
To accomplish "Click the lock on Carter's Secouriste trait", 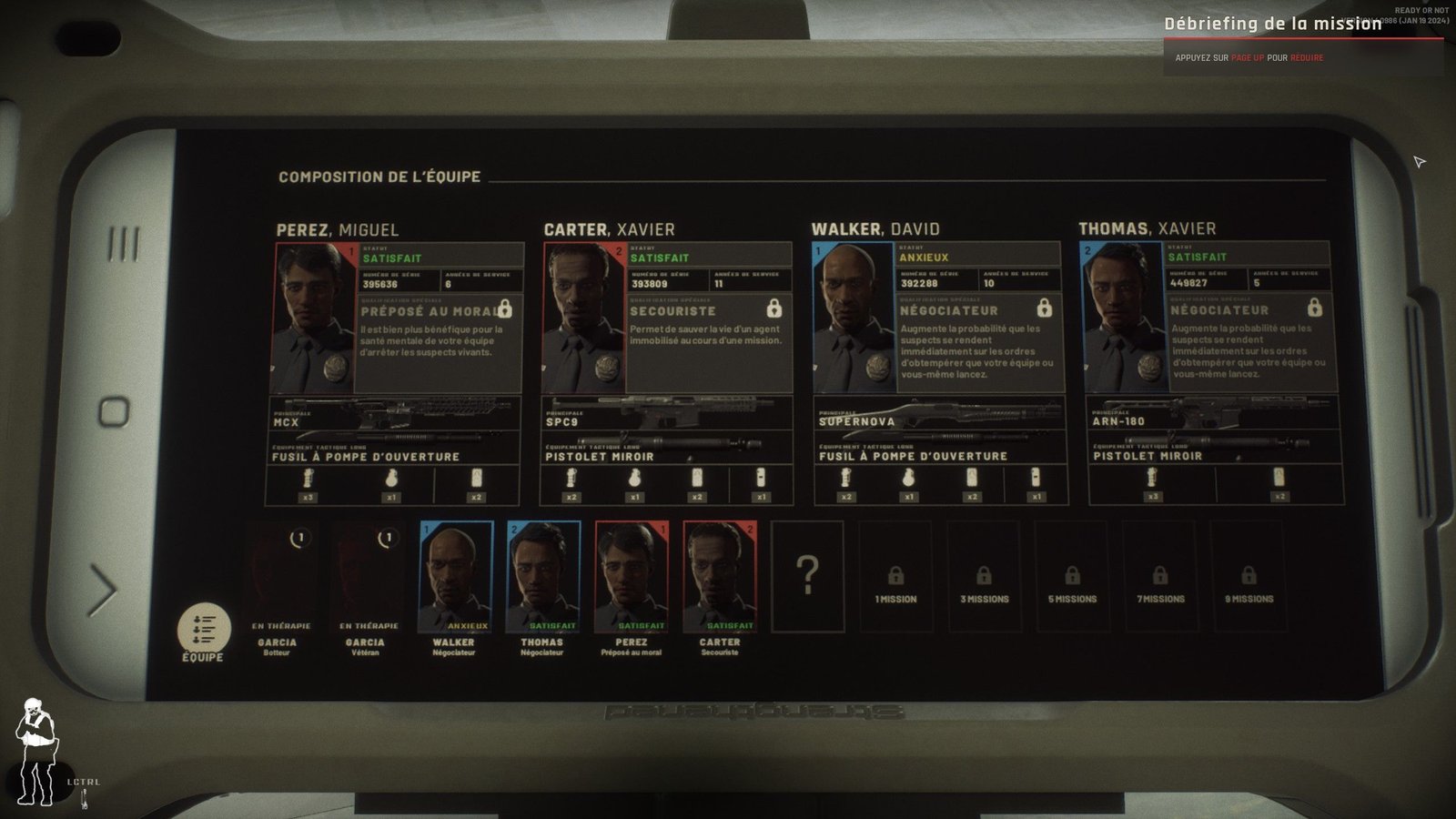I will (x=773, y=308).
